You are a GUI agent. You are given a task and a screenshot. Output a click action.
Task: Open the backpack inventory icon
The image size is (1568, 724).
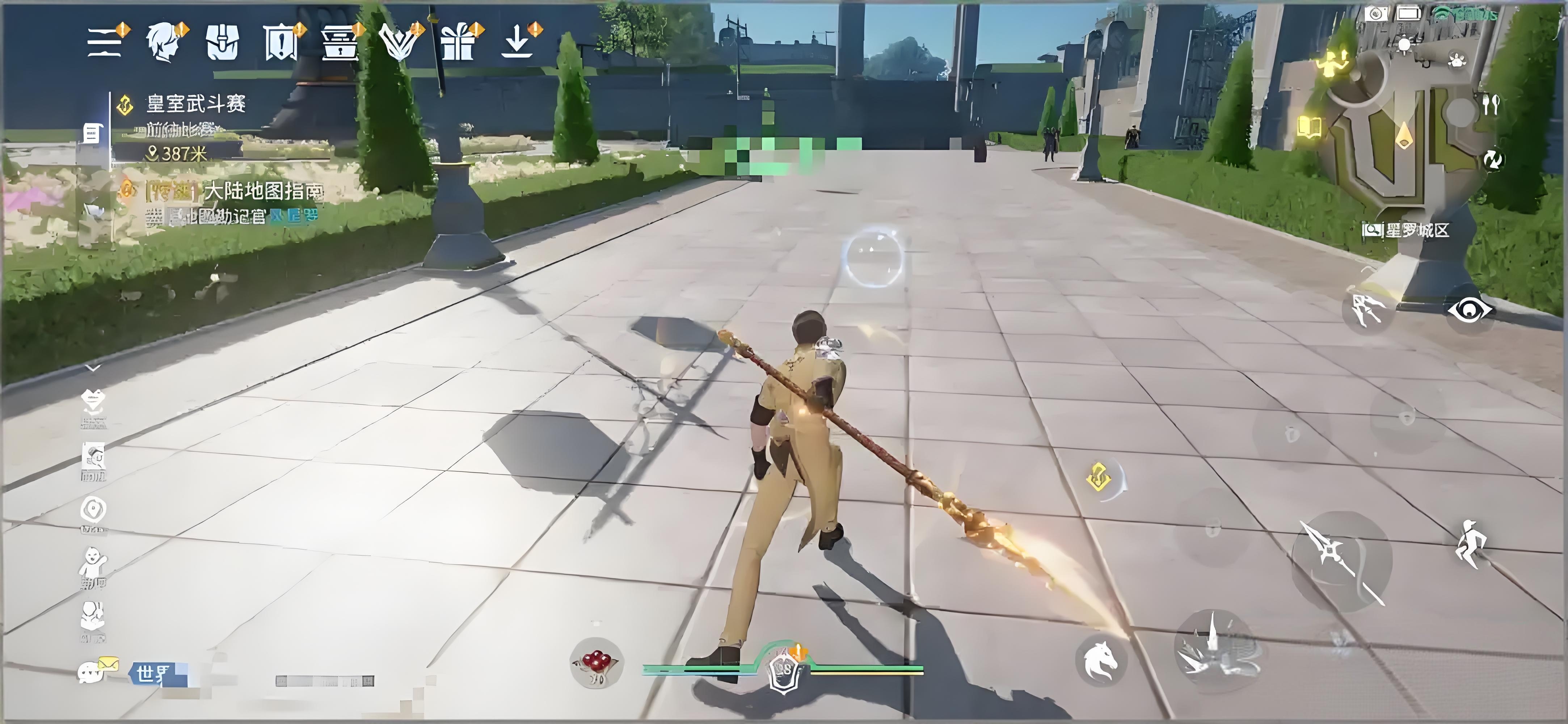point(222,42)
